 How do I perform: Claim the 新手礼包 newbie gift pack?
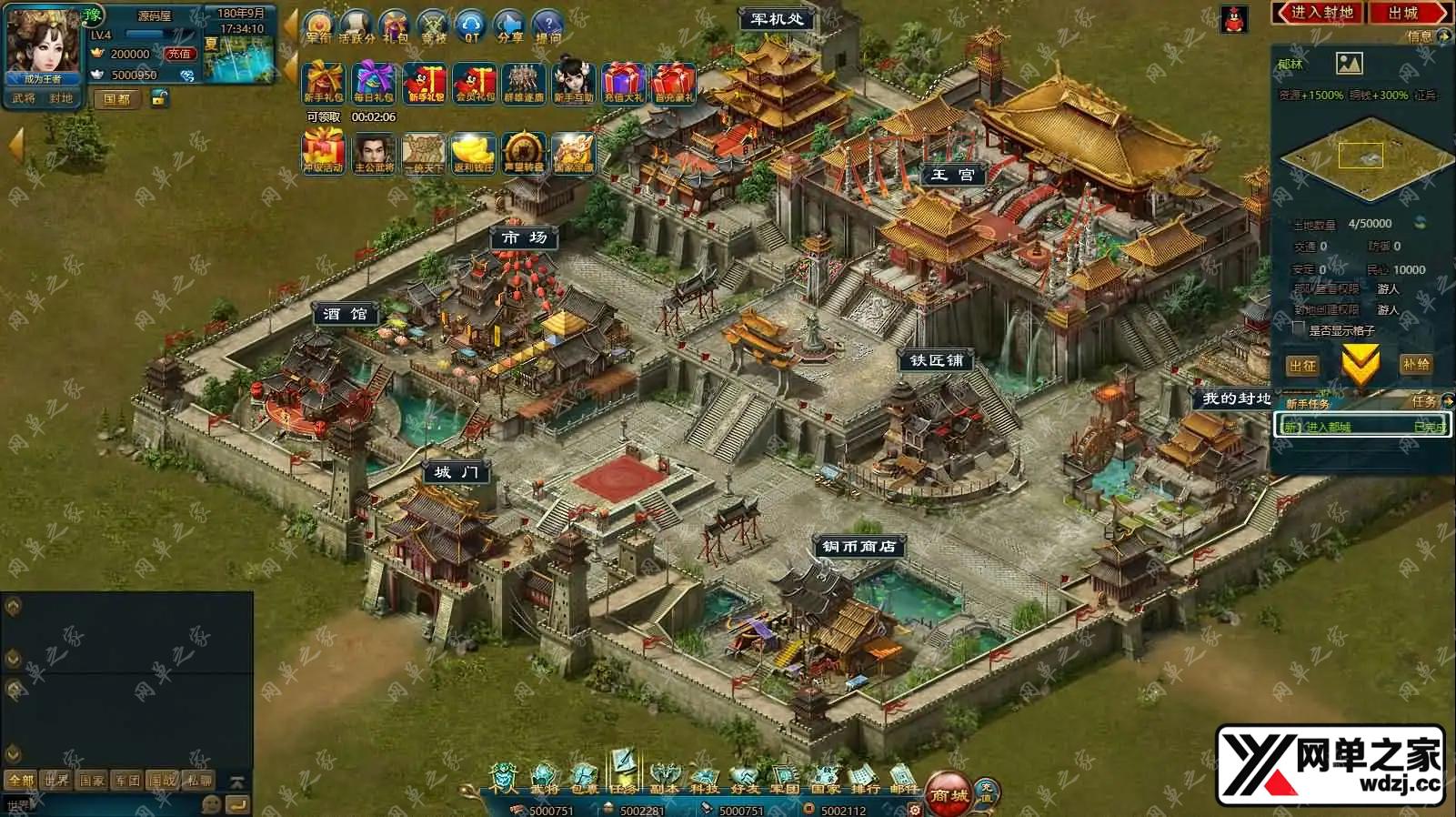(323, 84)
